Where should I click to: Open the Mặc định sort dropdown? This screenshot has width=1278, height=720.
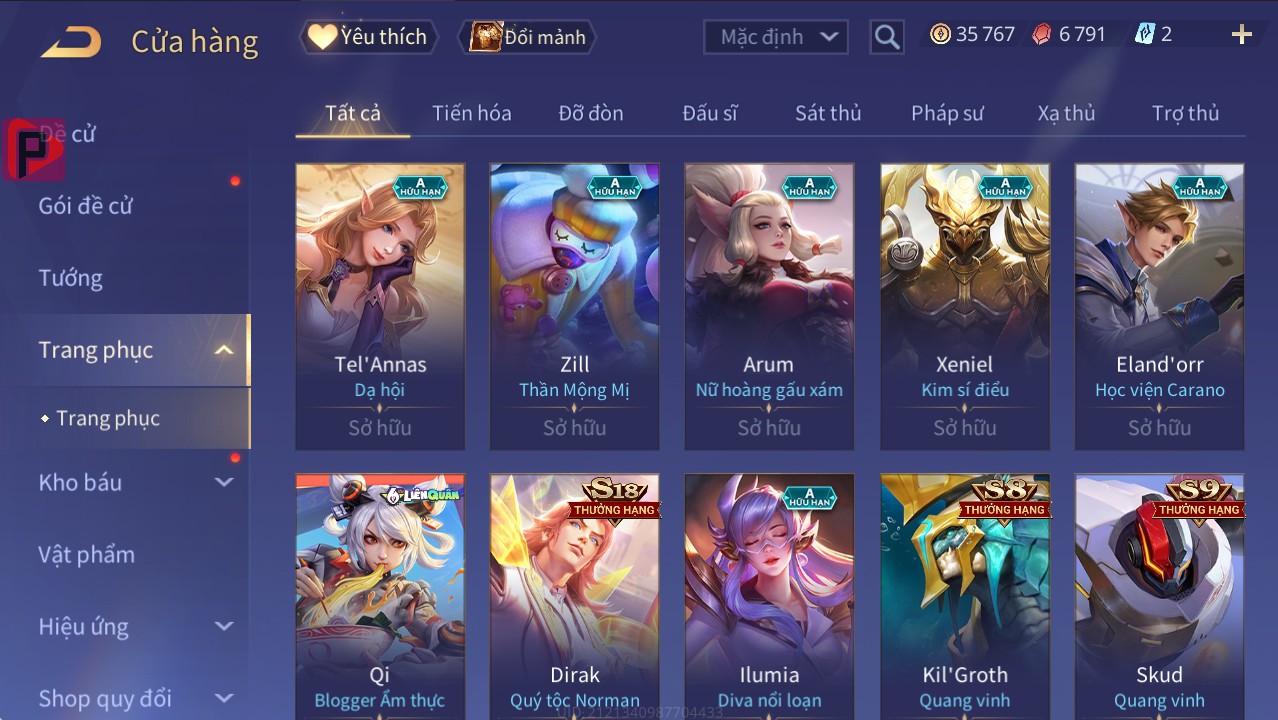[x=777, y=37]
